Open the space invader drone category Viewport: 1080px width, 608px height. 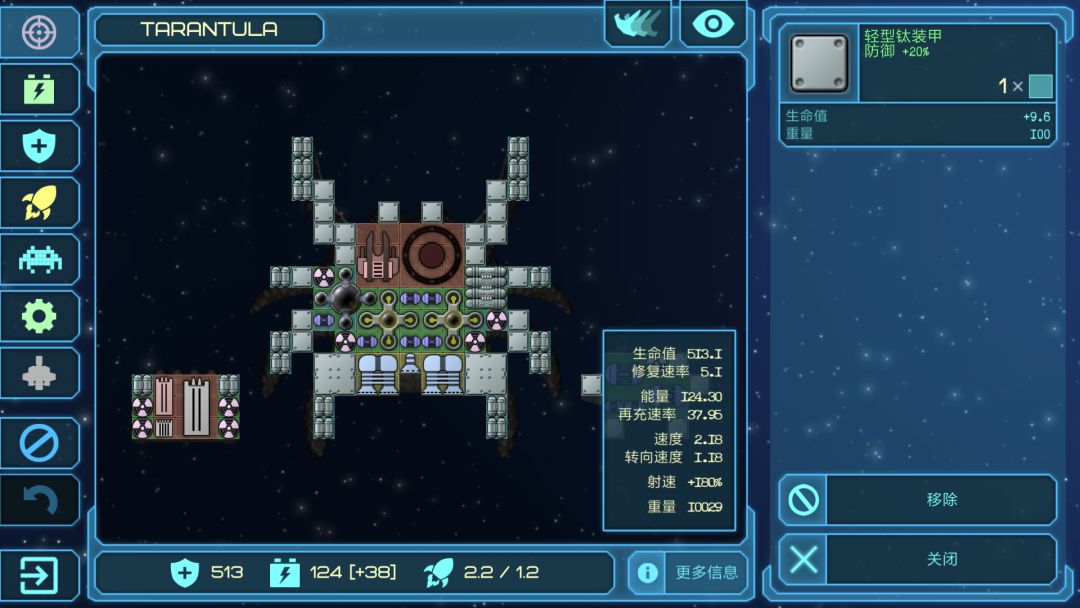[x=39, y=260]
